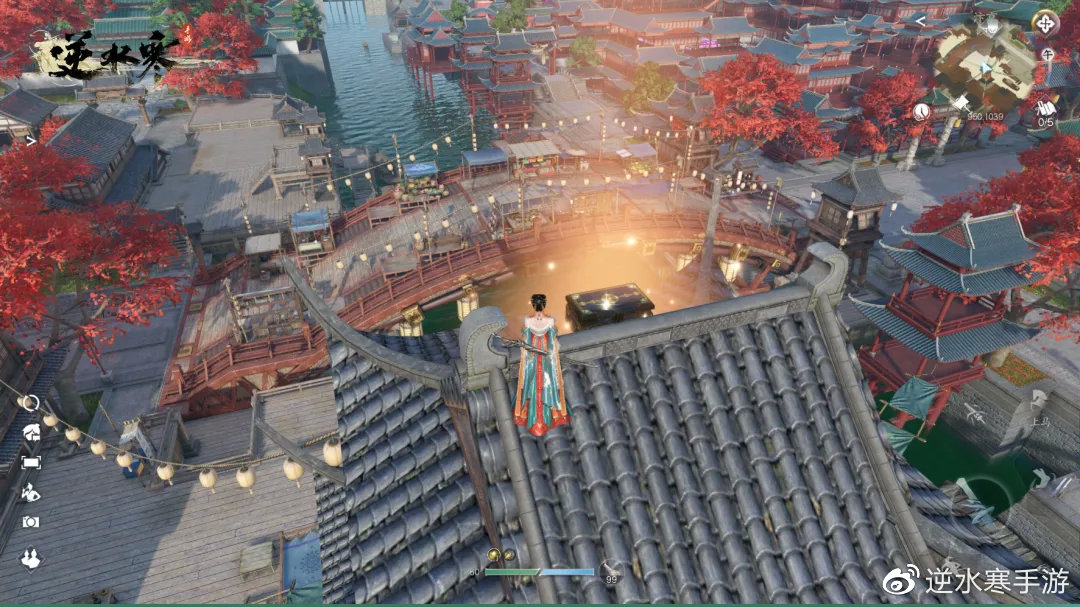Tap the circular refresh arrow icon
The image size is (1080, 607).
pyautogui.click(x=30, y=403)
